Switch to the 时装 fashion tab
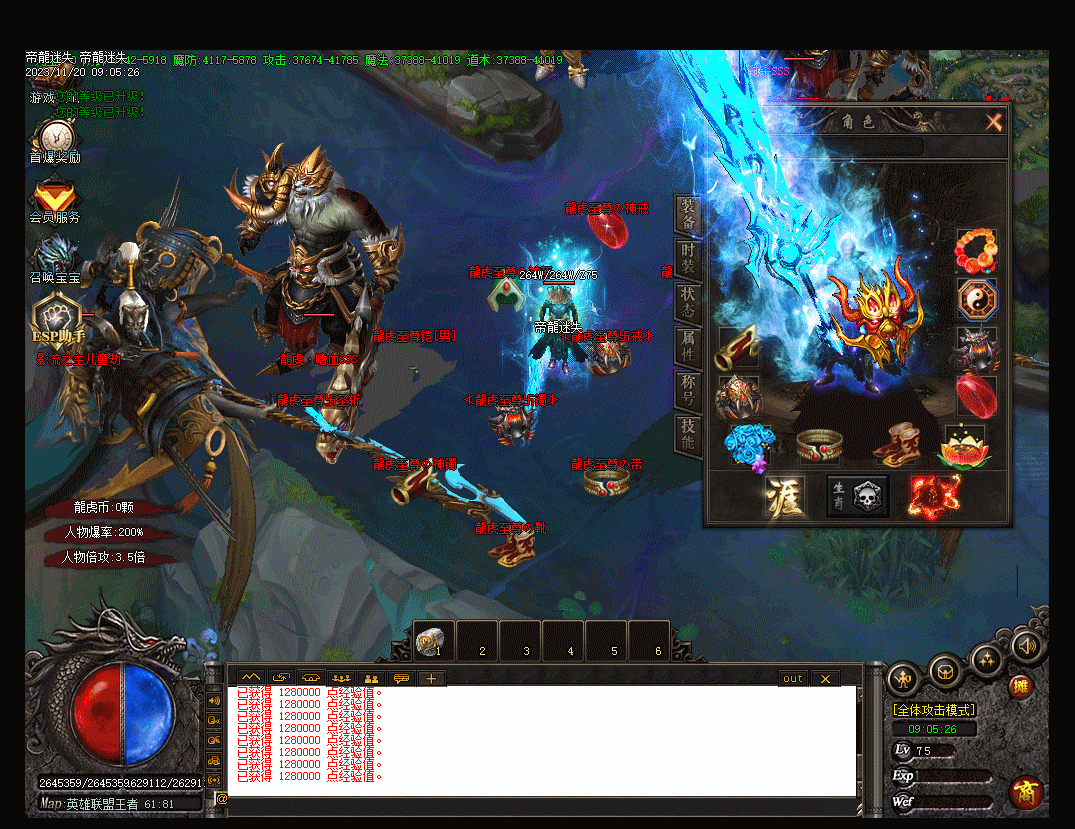1075x829 pixels. coord(688,260)
